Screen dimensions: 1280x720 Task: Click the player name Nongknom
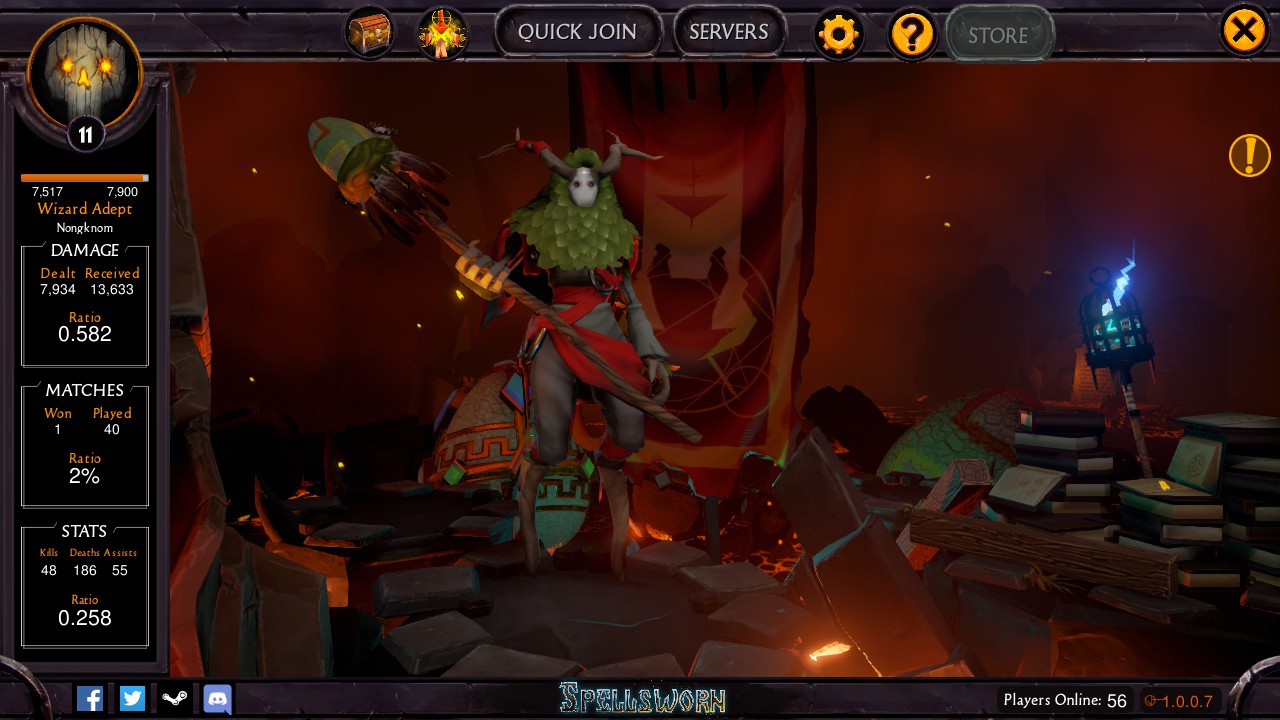[x=84, y=227]
